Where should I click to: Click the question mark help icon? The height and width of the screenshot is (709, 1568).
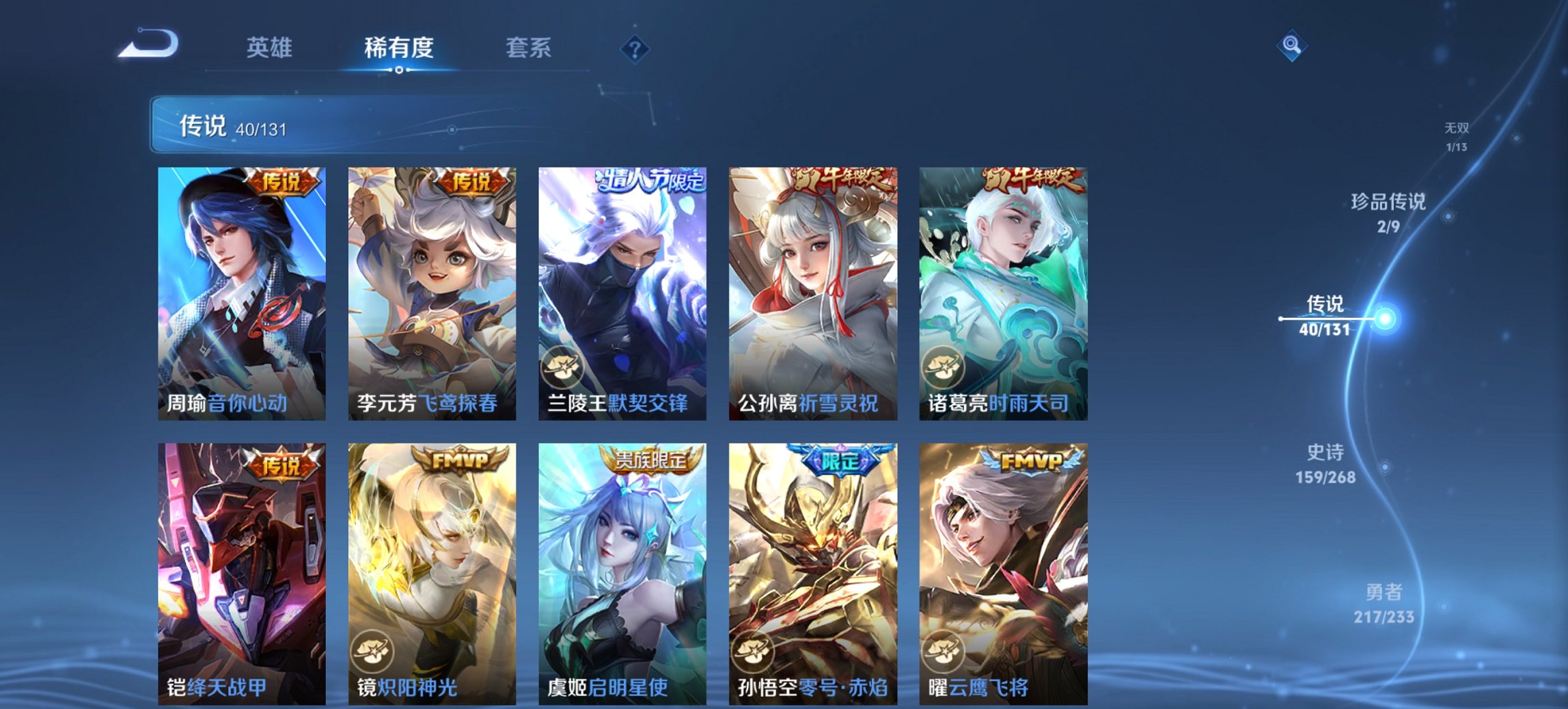click(635, 49)
